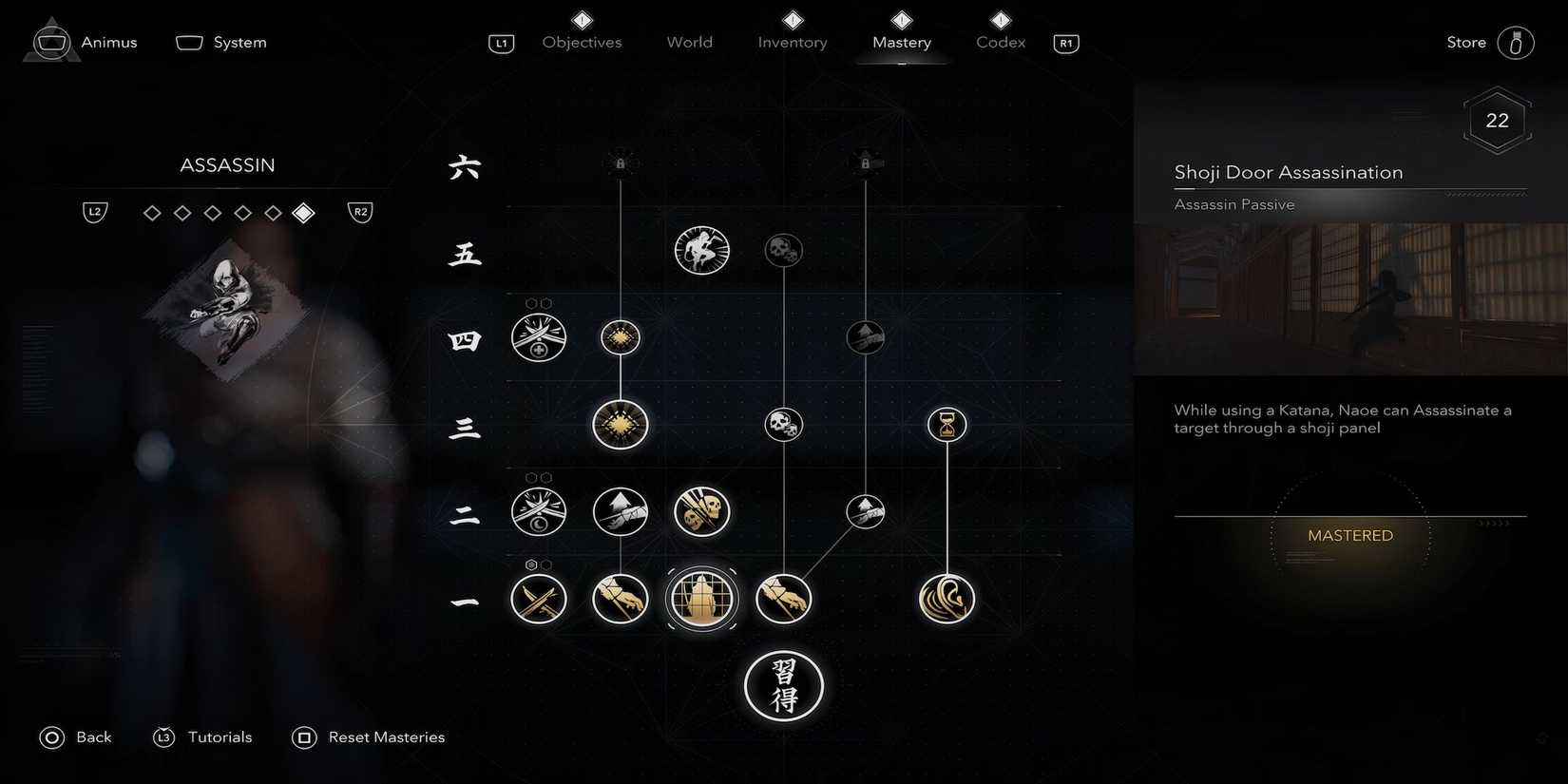Select the ear-shaped eavesdropping skill
The width and height of the screenshot is (1568, 784).
pos(947,599)
